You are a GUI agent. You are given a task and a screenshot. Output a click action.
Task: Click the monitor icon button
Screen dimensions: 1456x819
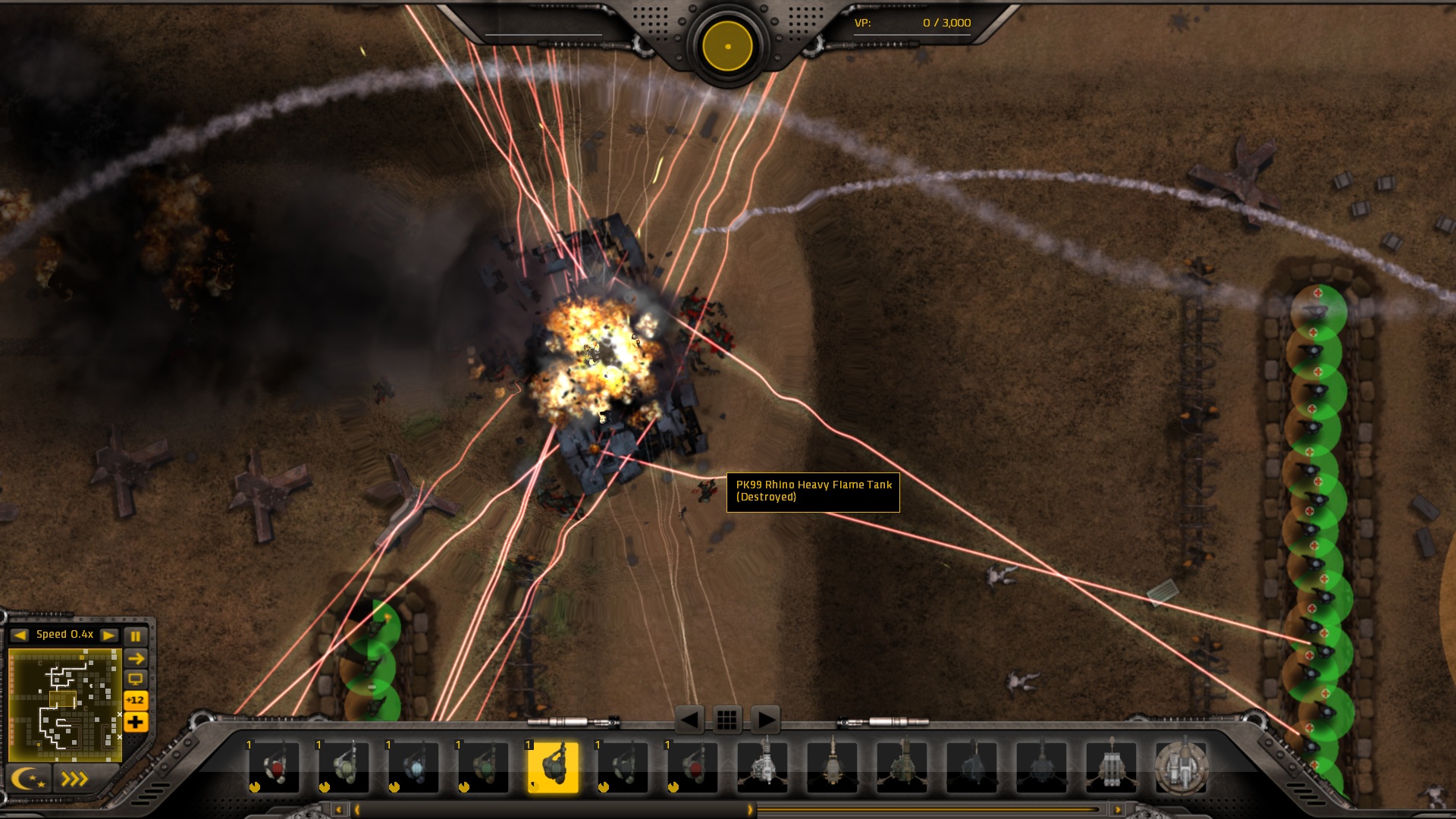[x=136, y=679]
